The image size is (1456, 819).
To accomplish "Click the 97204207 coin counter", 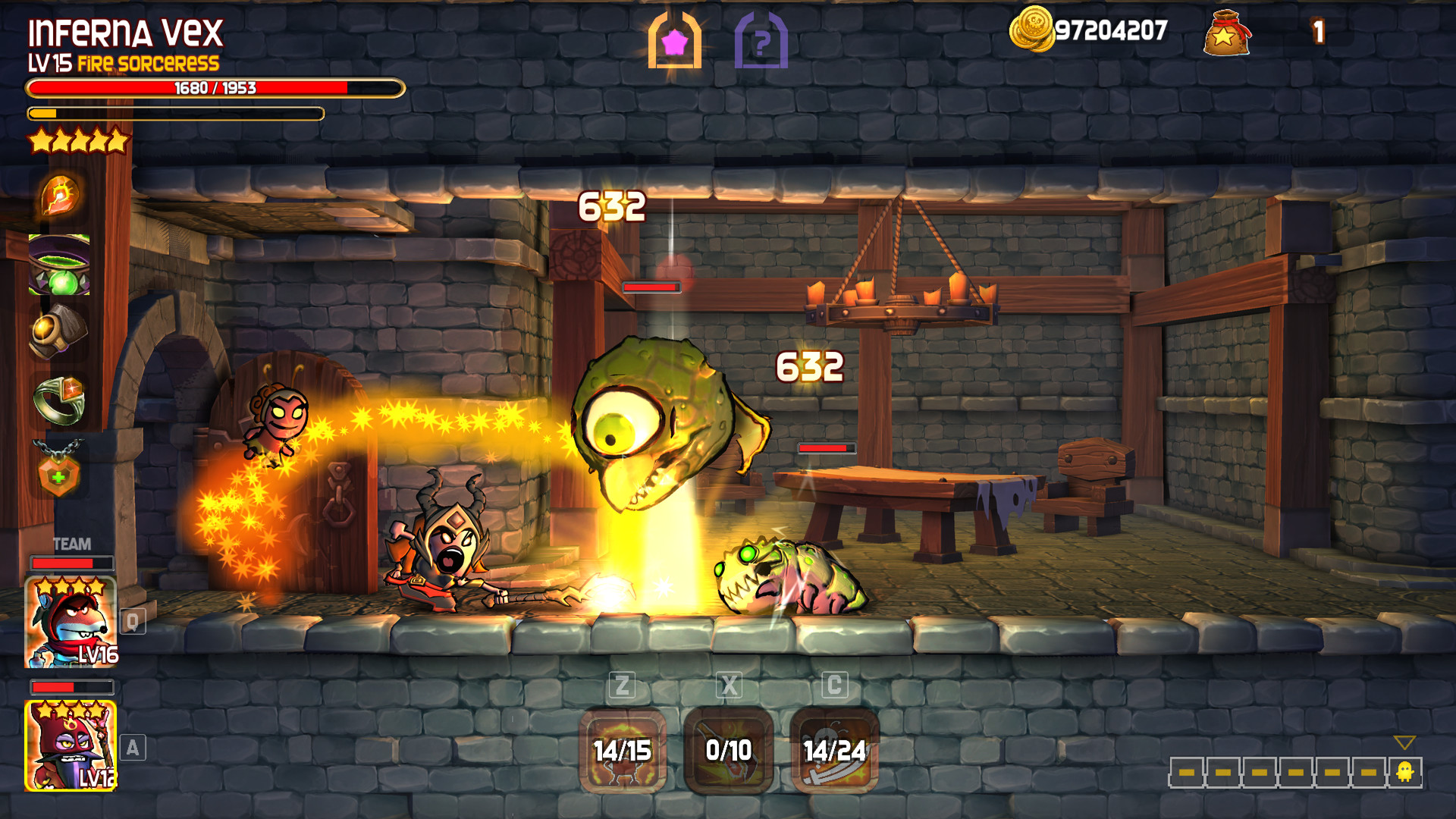I will coord(1109,30).
